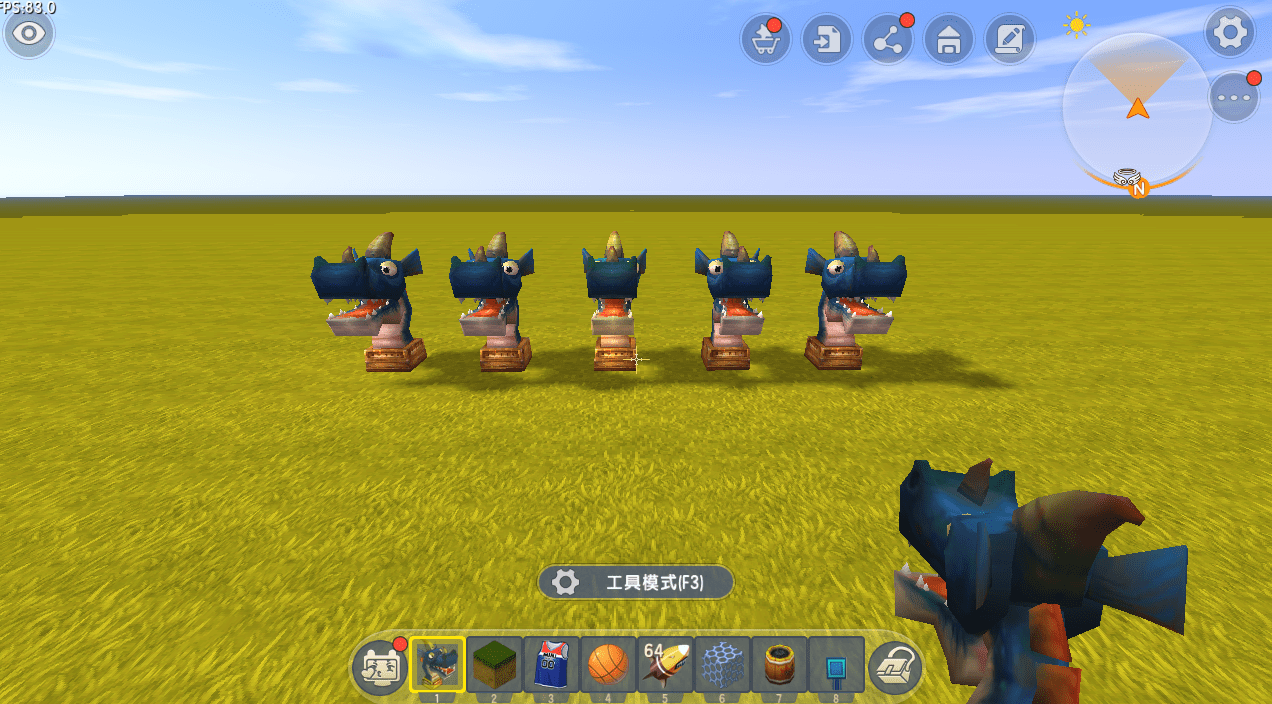Choose the grass block hotbar slot
This screenshot has width=1272, height=704.
pyautogui.click(x=494, y=664)
